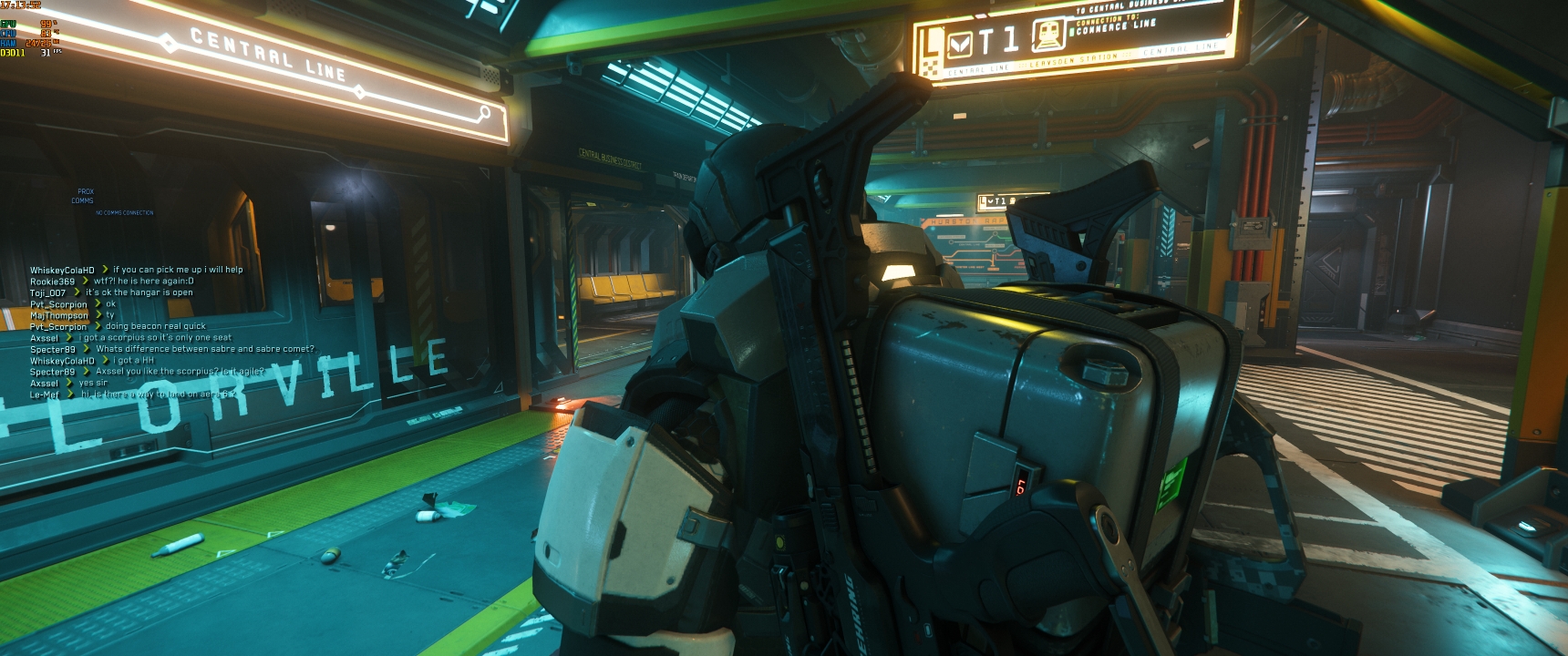1568x656 pixels.
Task: Select the sabre comet question in chat
Action: pyautogui.click(x=204, y=349)
